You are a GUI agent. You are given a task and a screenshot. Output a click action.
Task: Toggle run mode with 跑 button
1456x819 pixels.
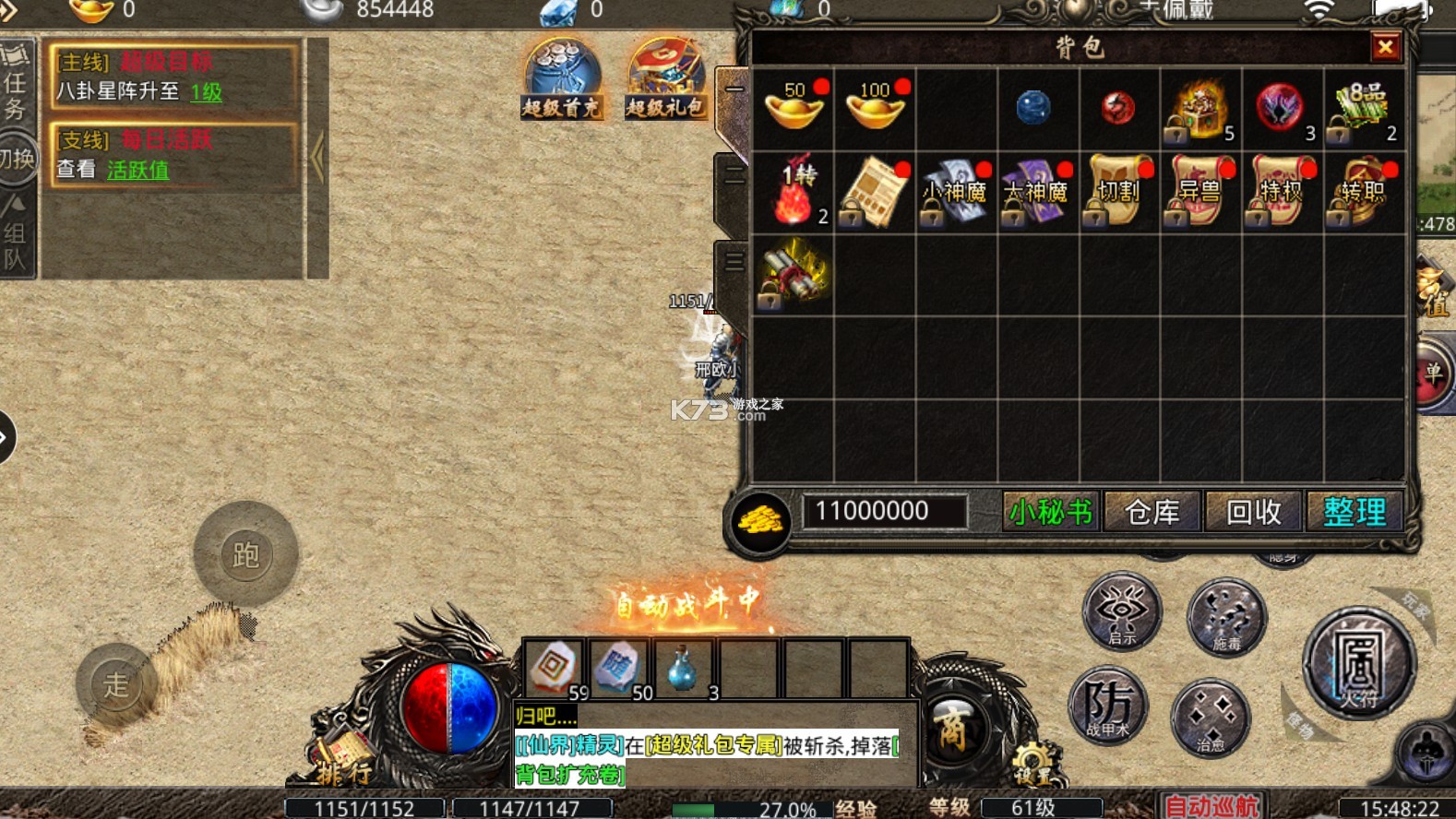pos(245,554)
